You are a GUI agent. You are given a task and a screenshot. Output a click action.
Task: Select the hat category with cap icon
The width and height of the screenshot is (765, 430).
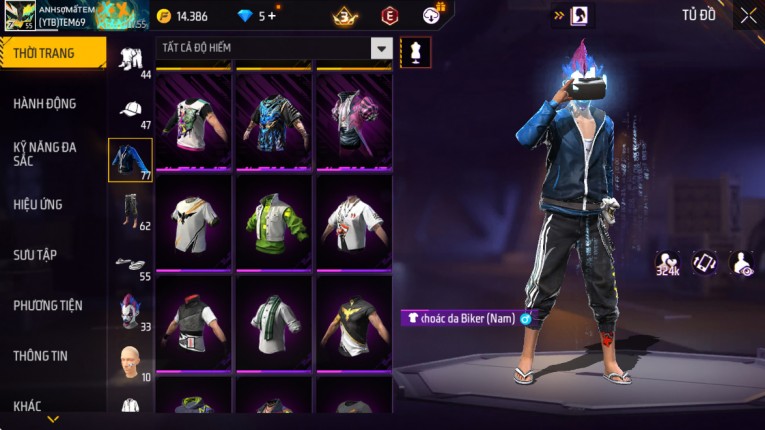[x=130, y=109]
